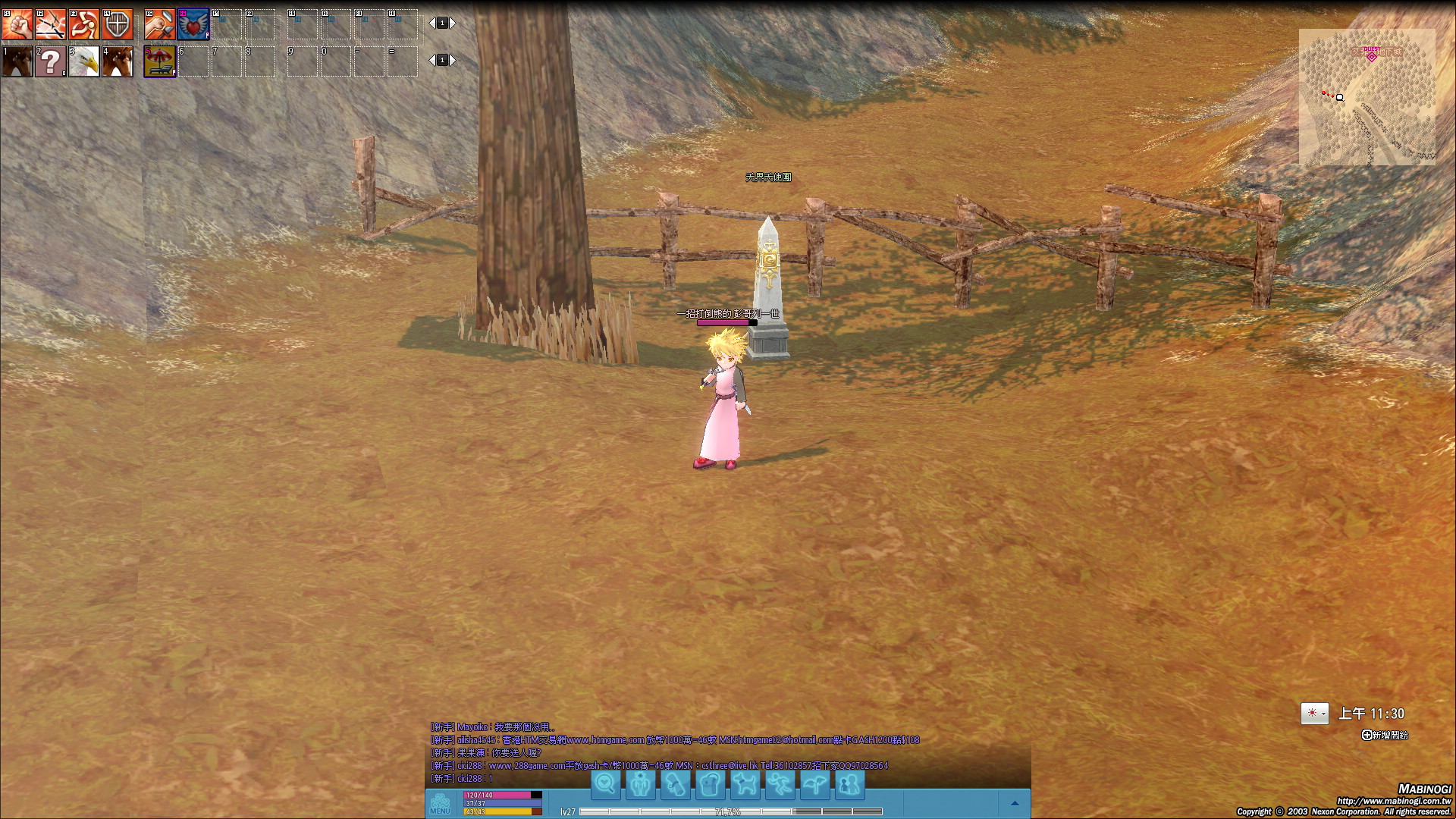Select the question mark slot in hotbar

click(51, 61)
